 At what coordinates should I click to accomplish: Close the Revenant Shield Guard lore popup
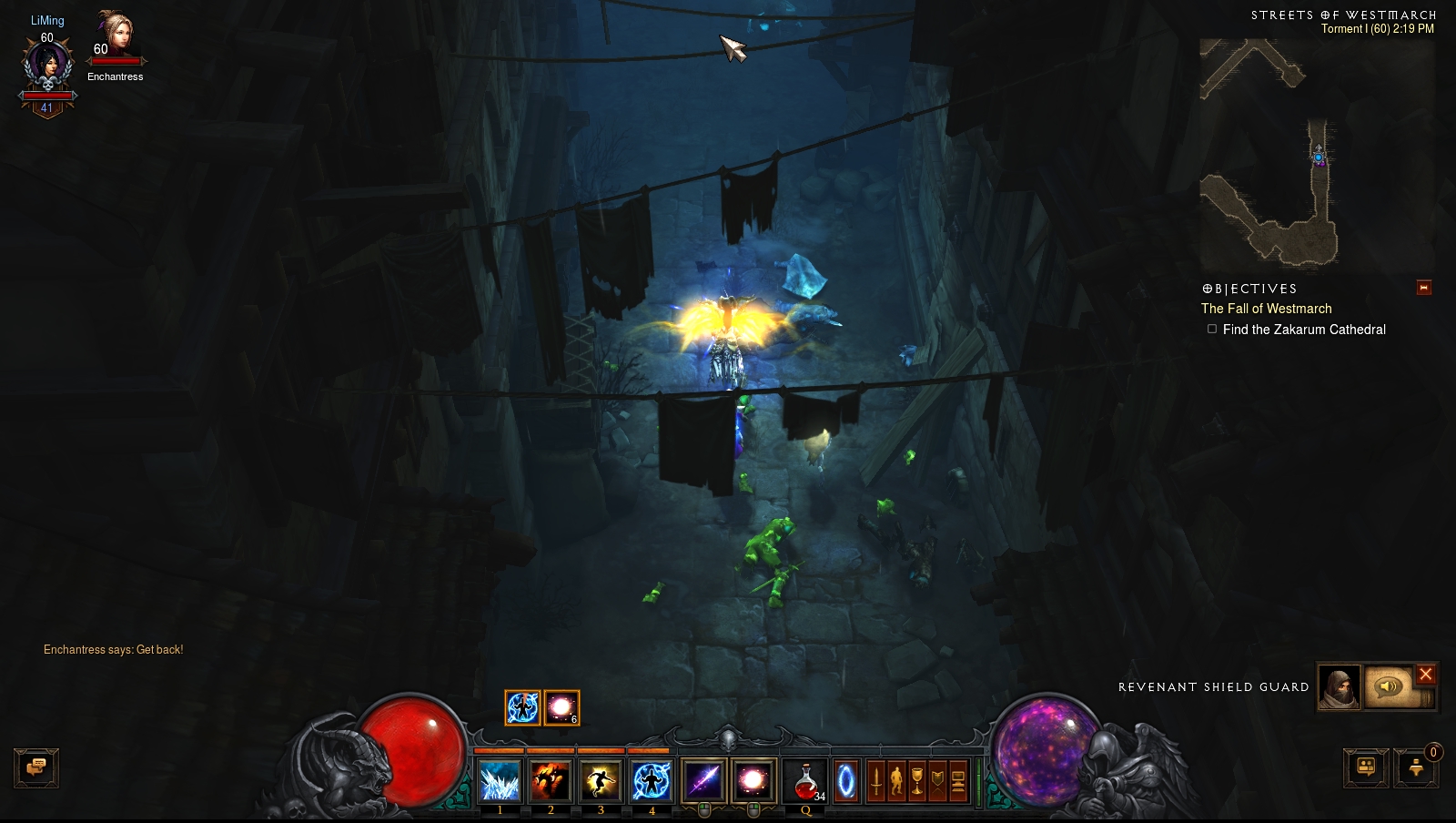click(1426, 675)
